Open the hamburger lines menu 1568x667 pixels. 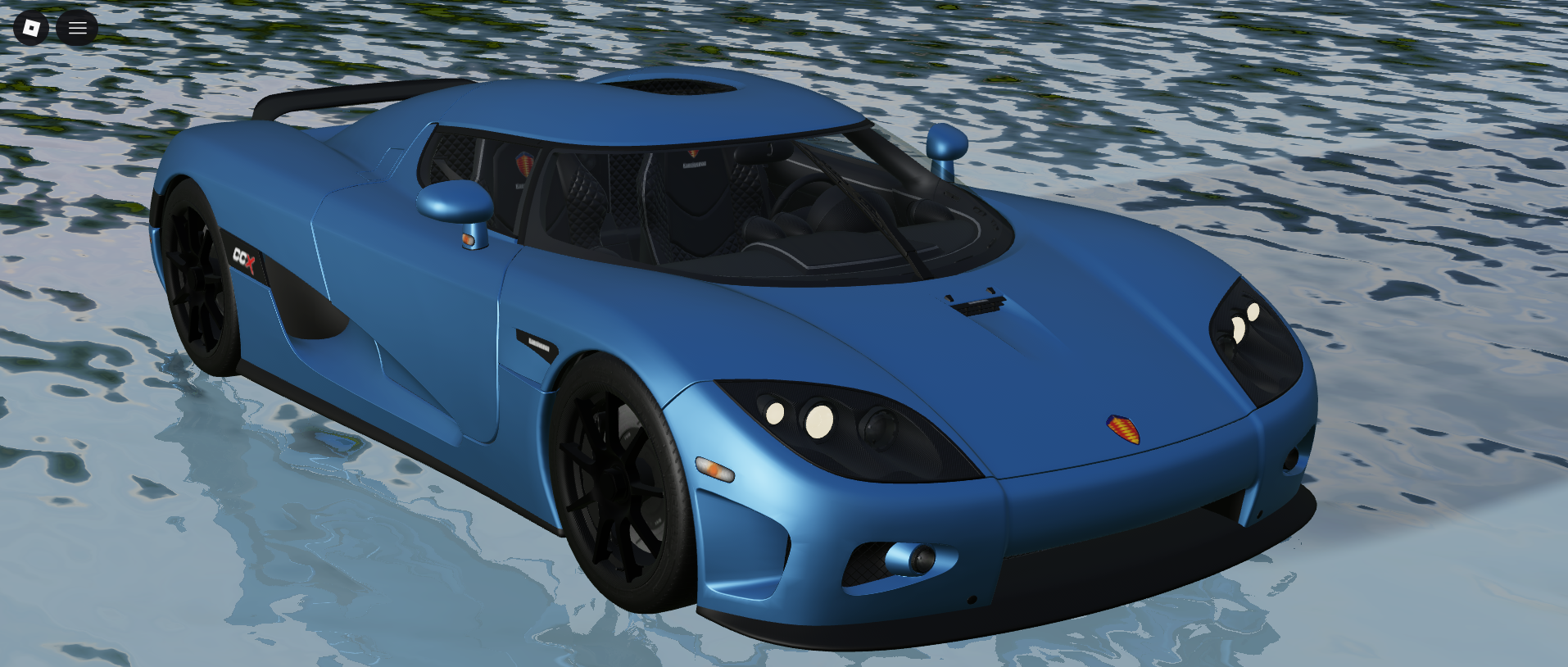[x=77, y=28]
